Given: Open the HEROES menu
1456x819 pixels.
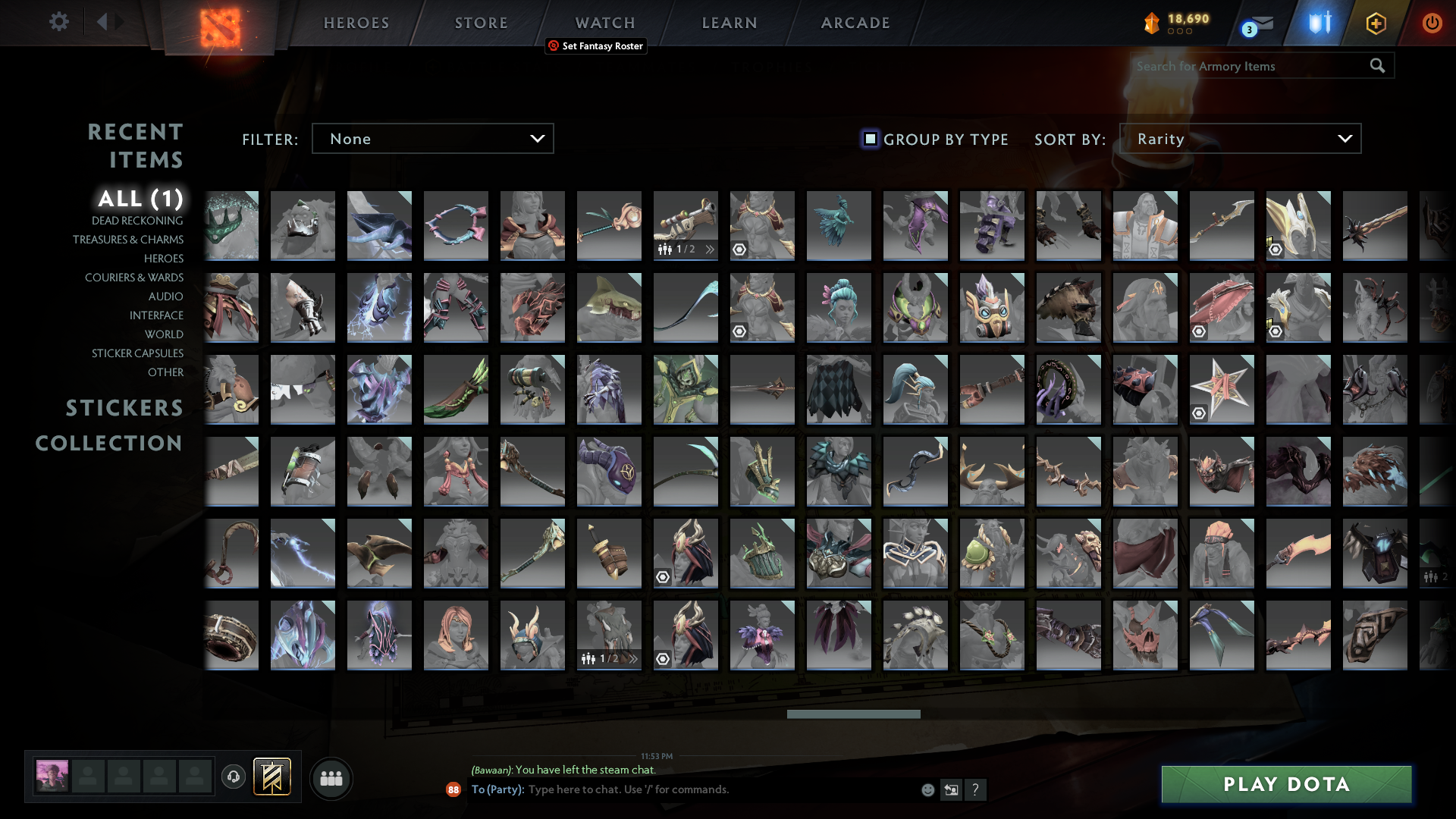Looking at the screenshot, I should 356,23.
